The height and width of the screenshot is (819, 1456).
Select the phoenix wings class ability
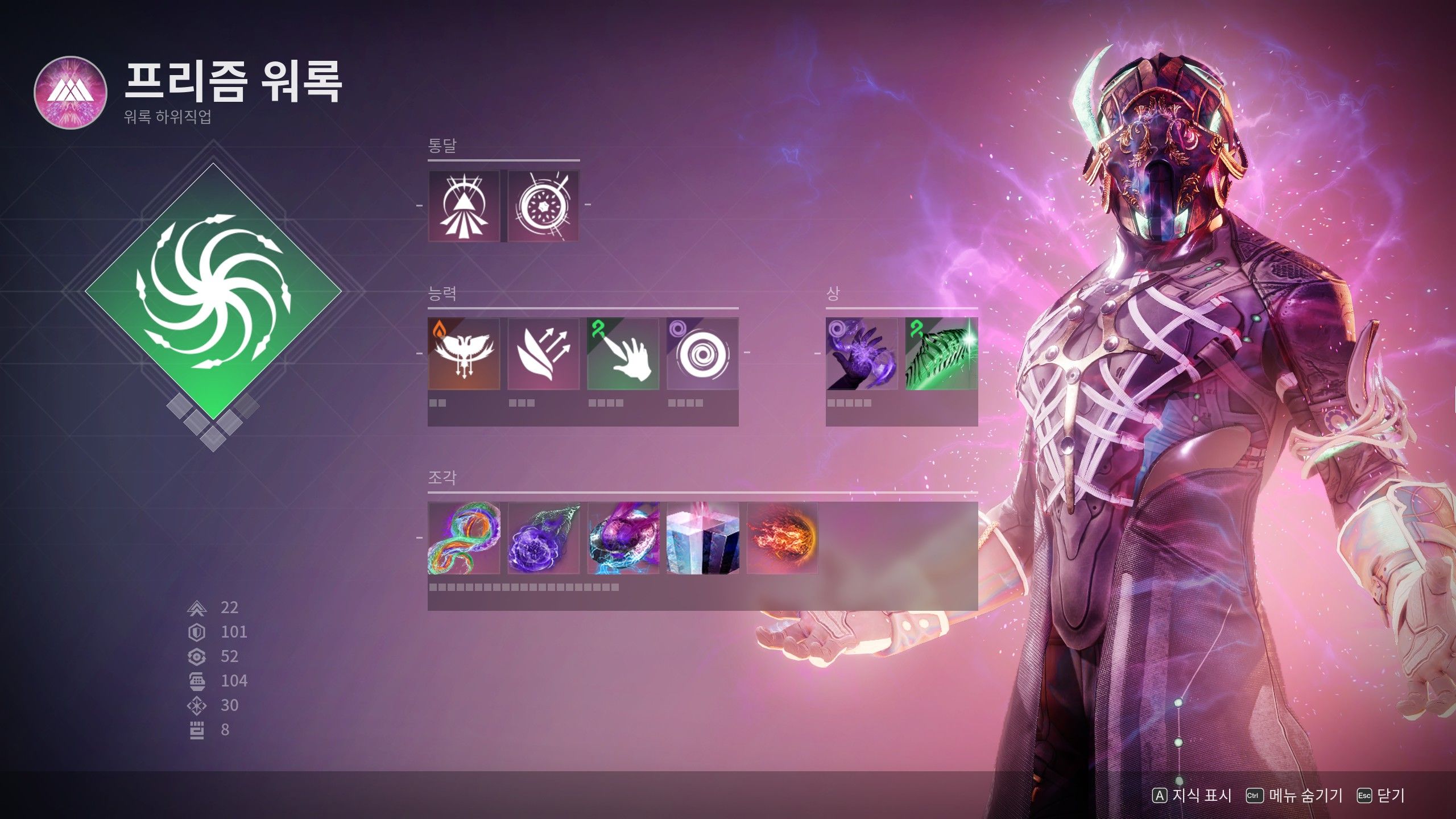tap(464, 354)
